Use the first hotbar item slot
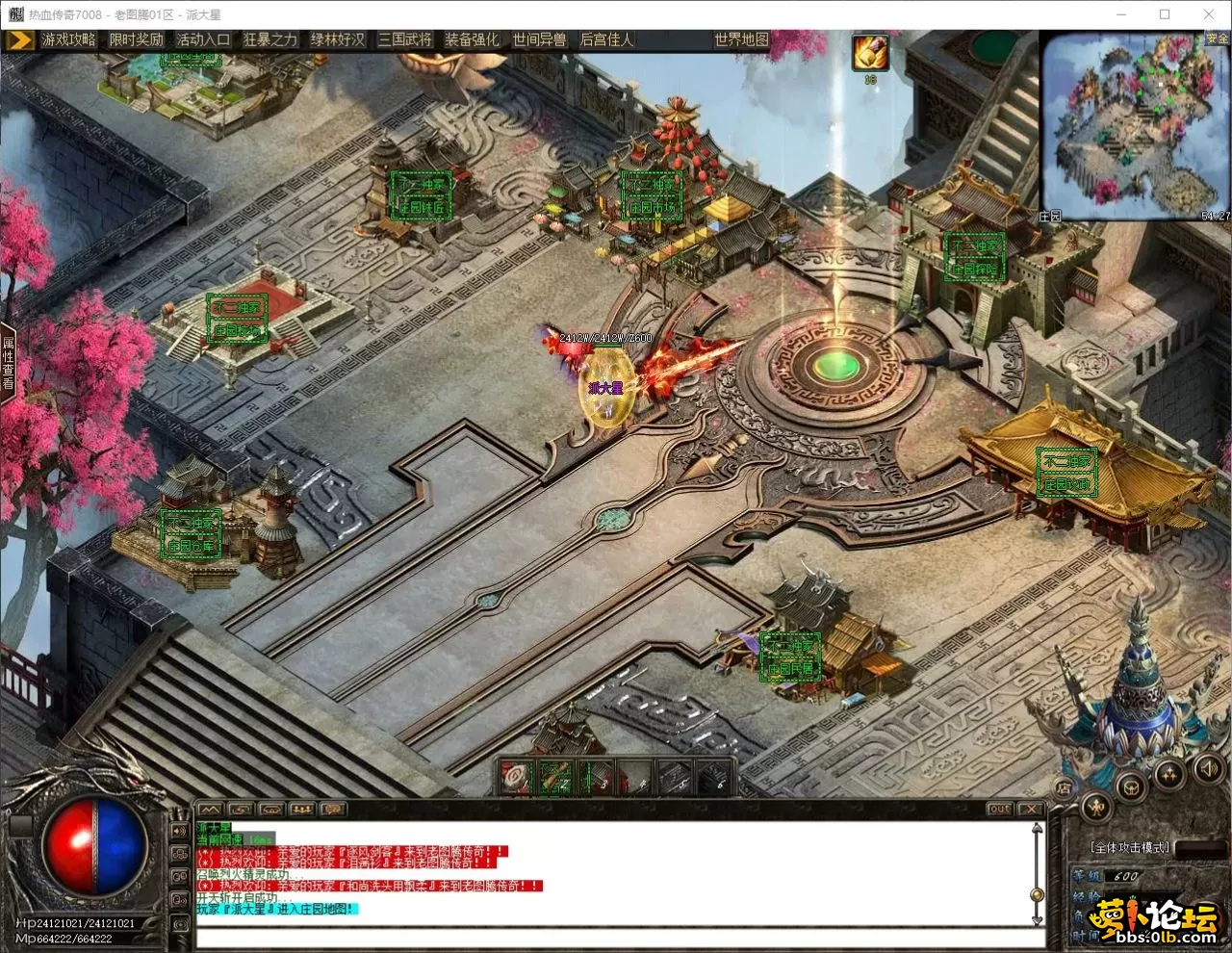The image size is (1232, 953). (x=517, y=778)
